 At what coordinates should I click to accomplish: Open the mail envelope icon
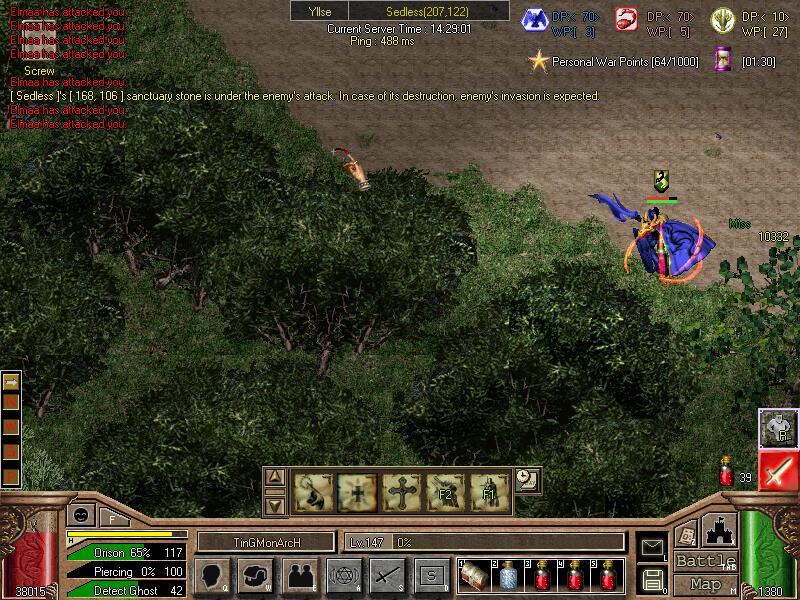(652, 546)
